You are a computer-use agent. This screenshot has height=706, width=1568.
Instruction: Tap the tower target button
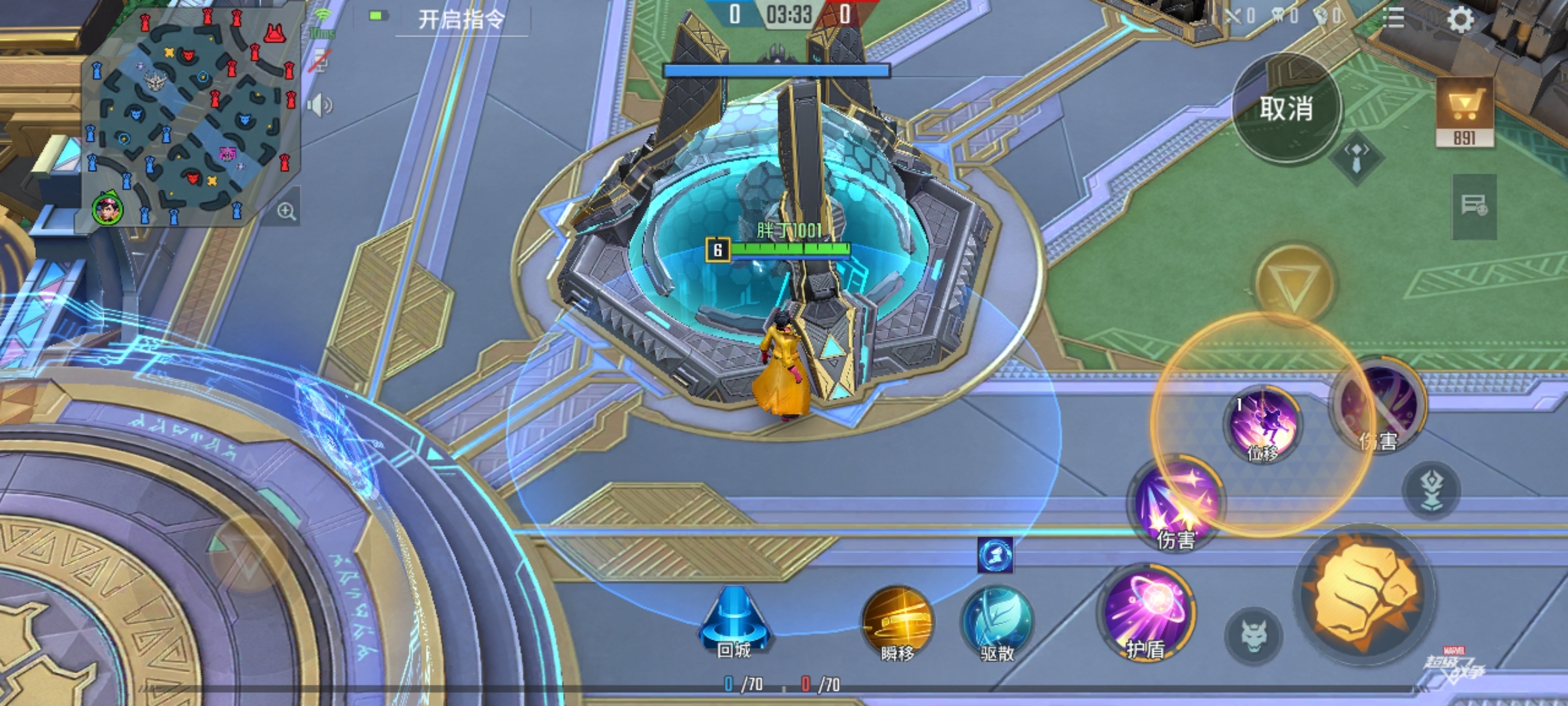[x=1431, y=490]
